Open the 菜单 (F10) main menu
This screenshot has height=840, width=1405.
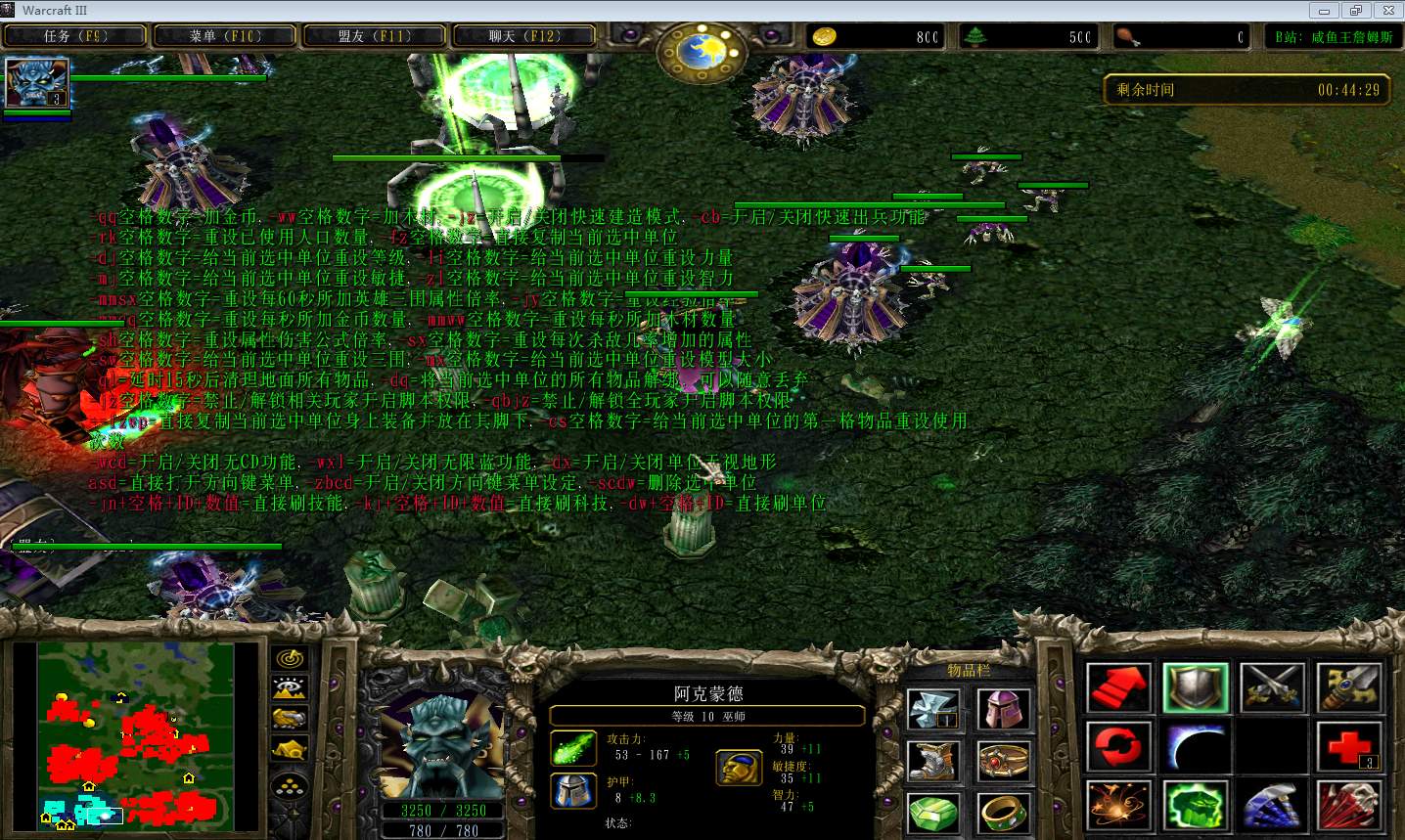click(x=225, y=36)
